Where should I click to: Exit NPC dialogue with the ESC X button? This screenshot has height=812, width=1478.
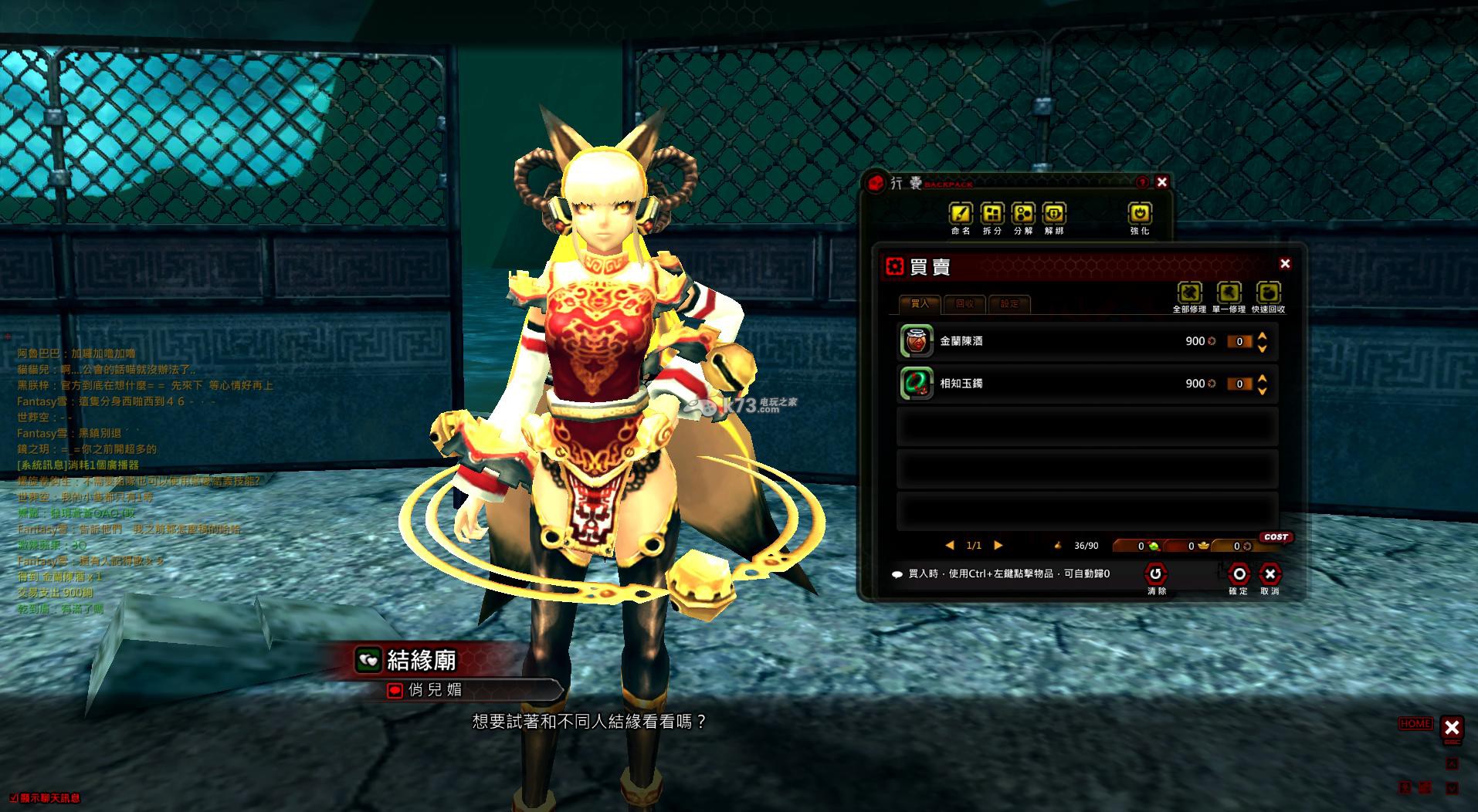tap(1452, 727)
